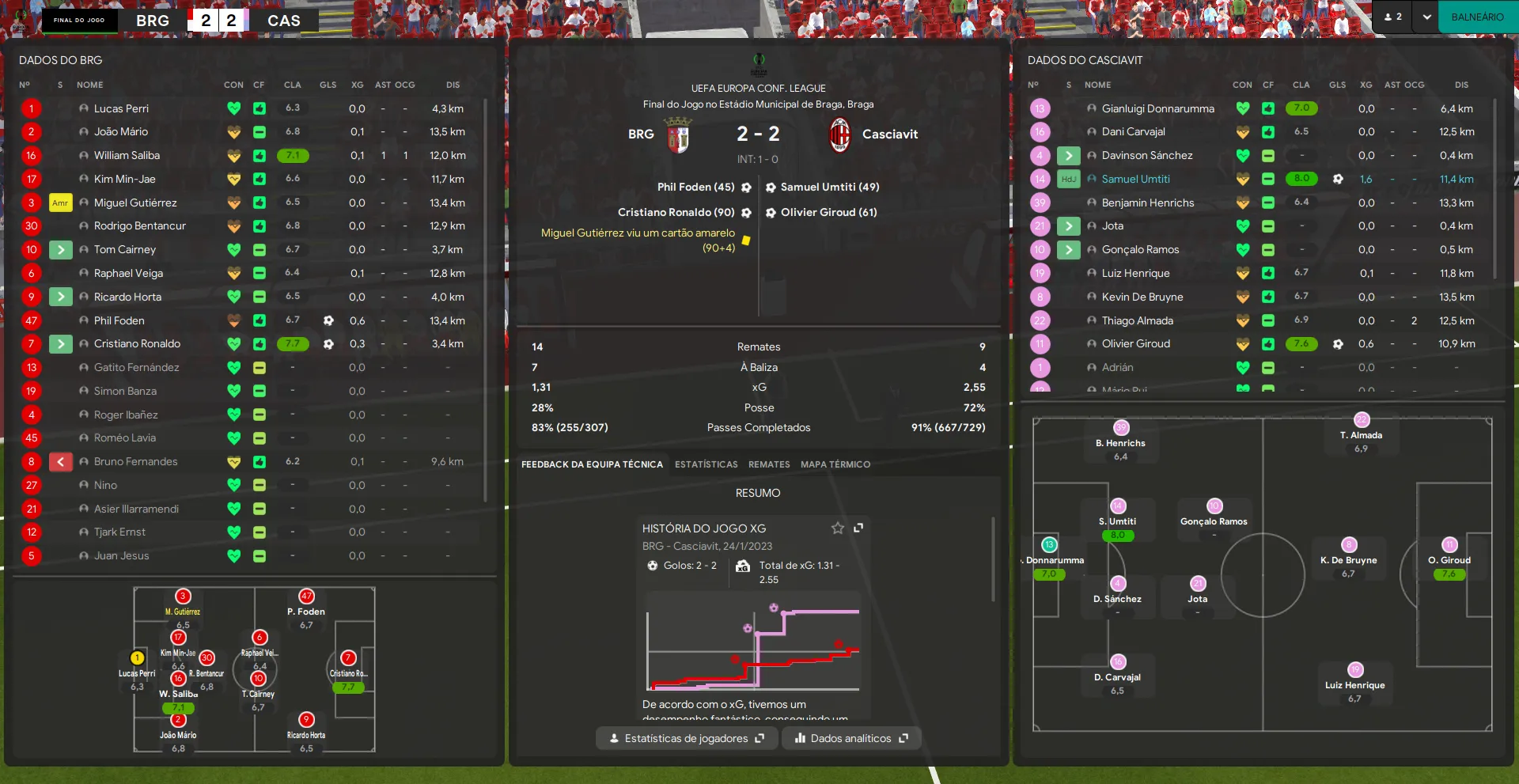
Task: Open the Remates tab
Action: (x=769, y=464)
